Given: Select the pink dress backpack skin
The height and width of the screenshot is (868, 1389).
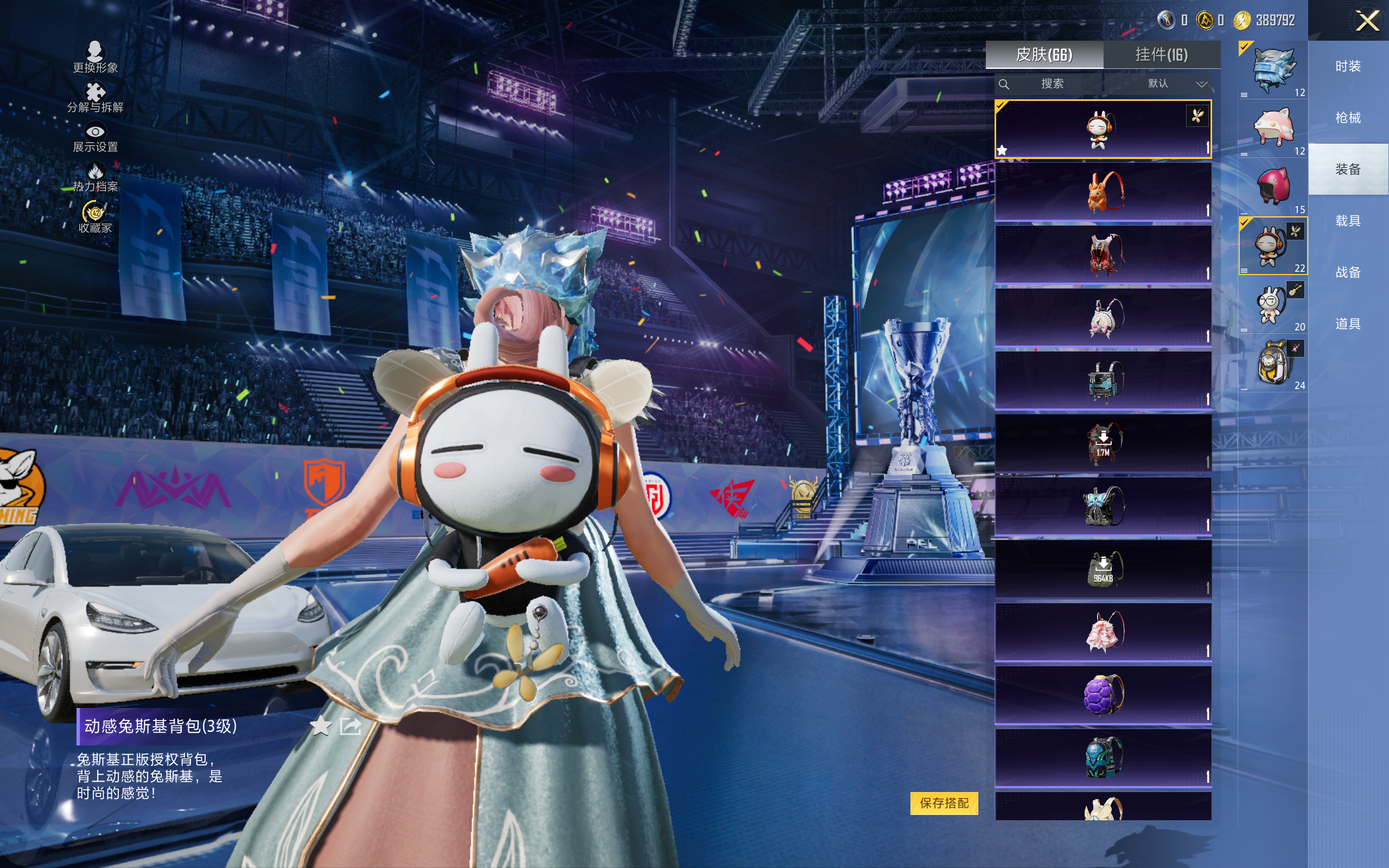Looking at the screenshot, I should click(x=1103, y=631).
